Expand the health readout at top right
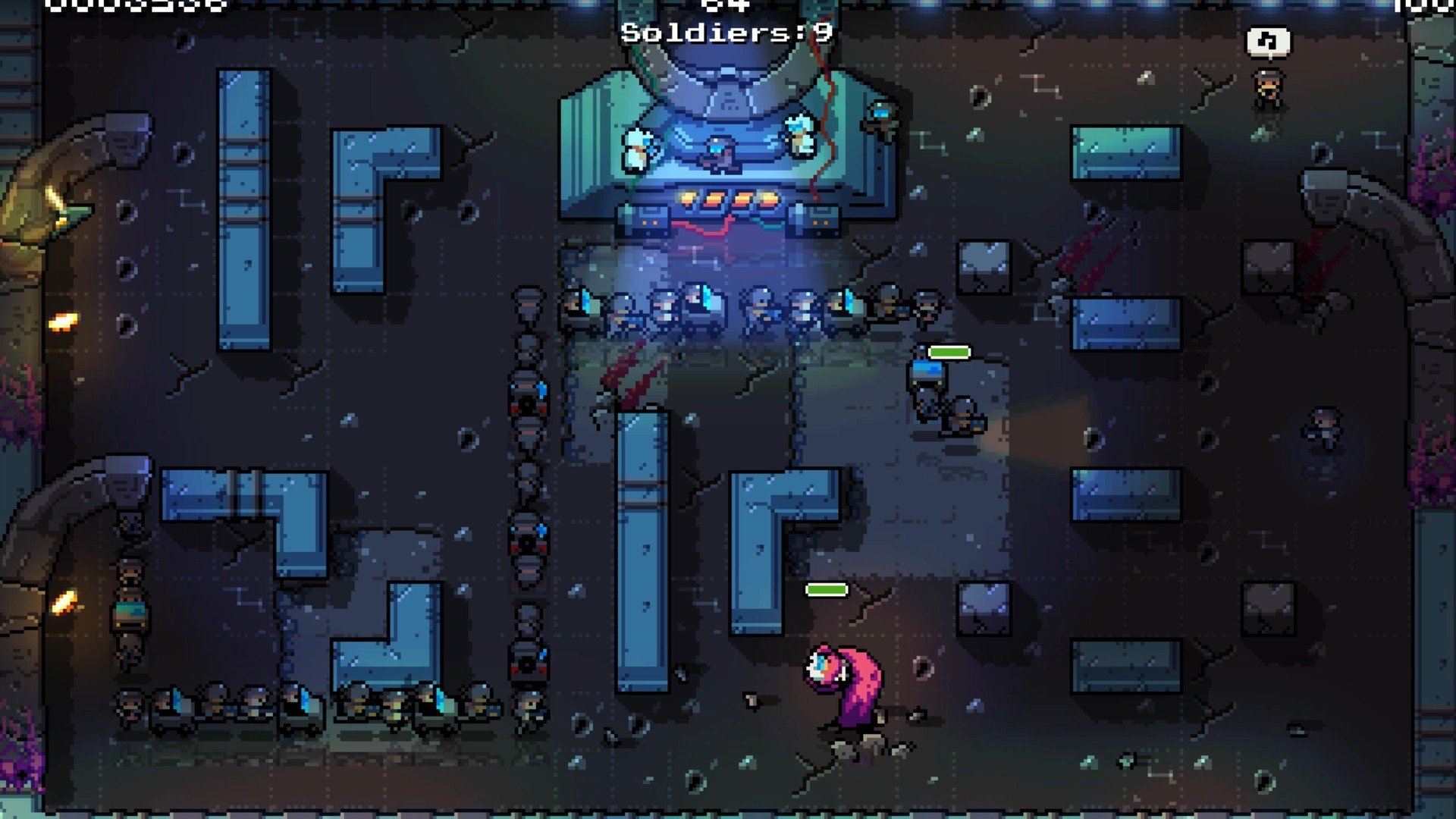The width and height of the screenshot is (1456, 819). coord(1426,8)
